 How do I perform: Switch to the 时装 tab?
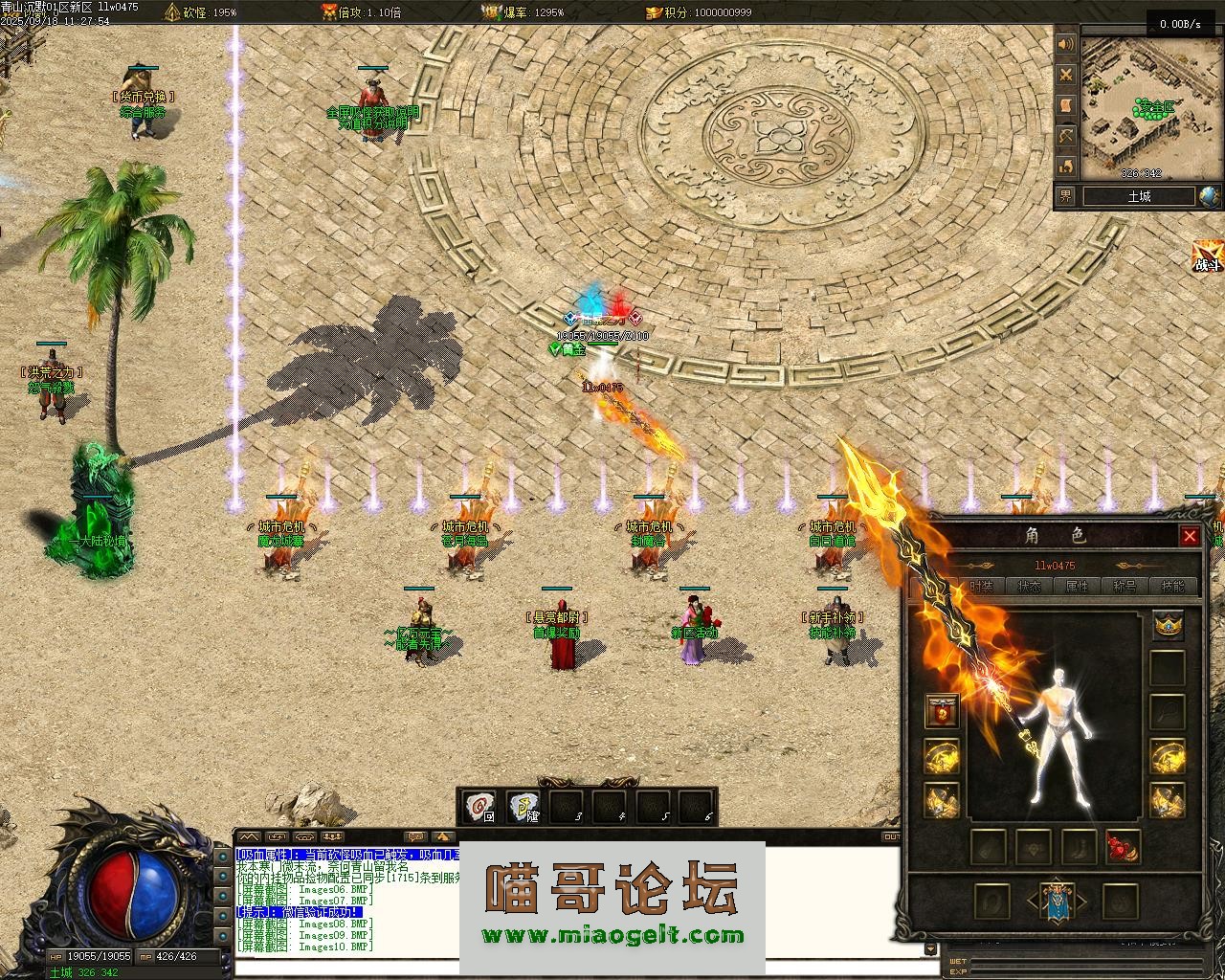coord(981,586)
